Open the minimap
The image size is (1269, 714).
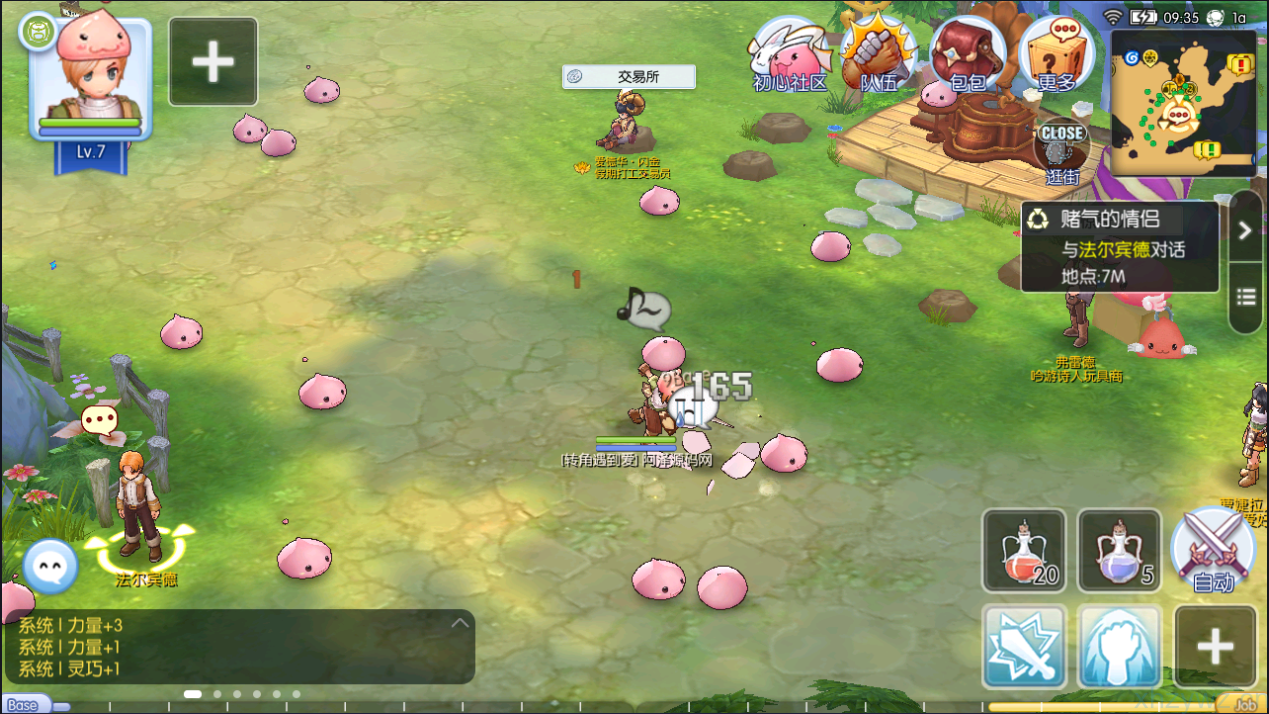(x=1183, y=102)
